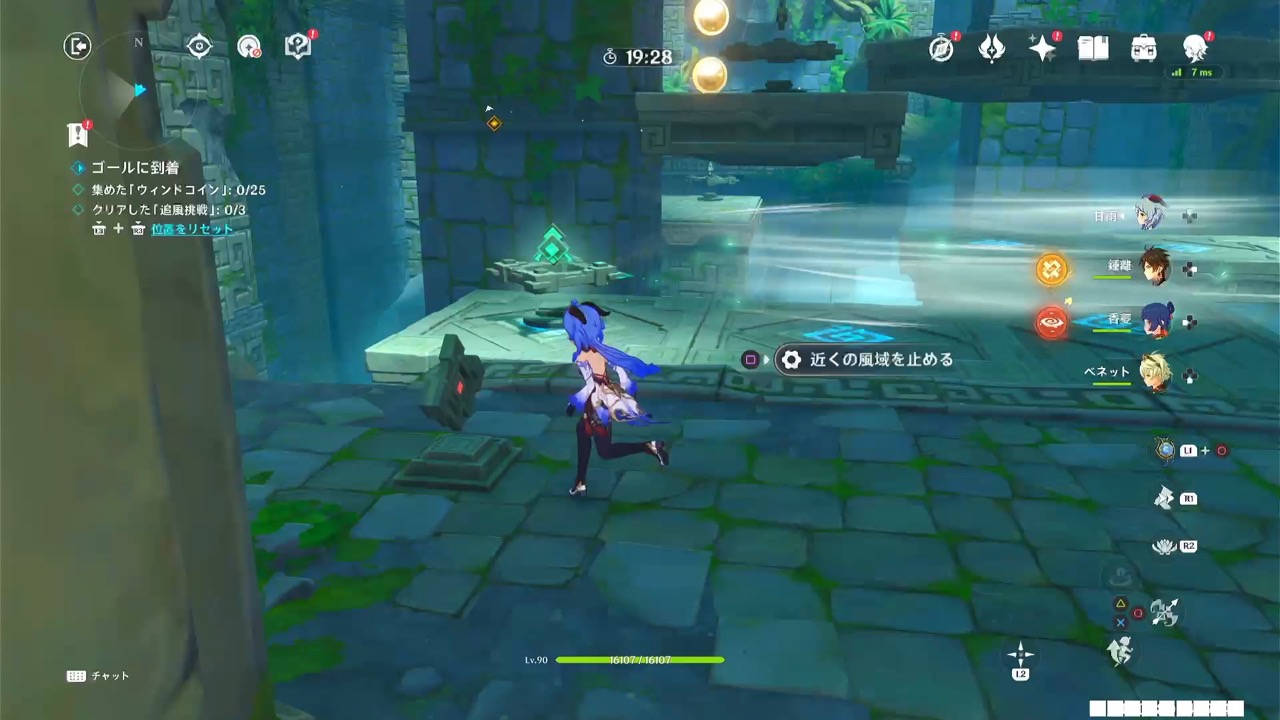Open the Wish star icon
1280x720 pixels.
(1042, 47)
